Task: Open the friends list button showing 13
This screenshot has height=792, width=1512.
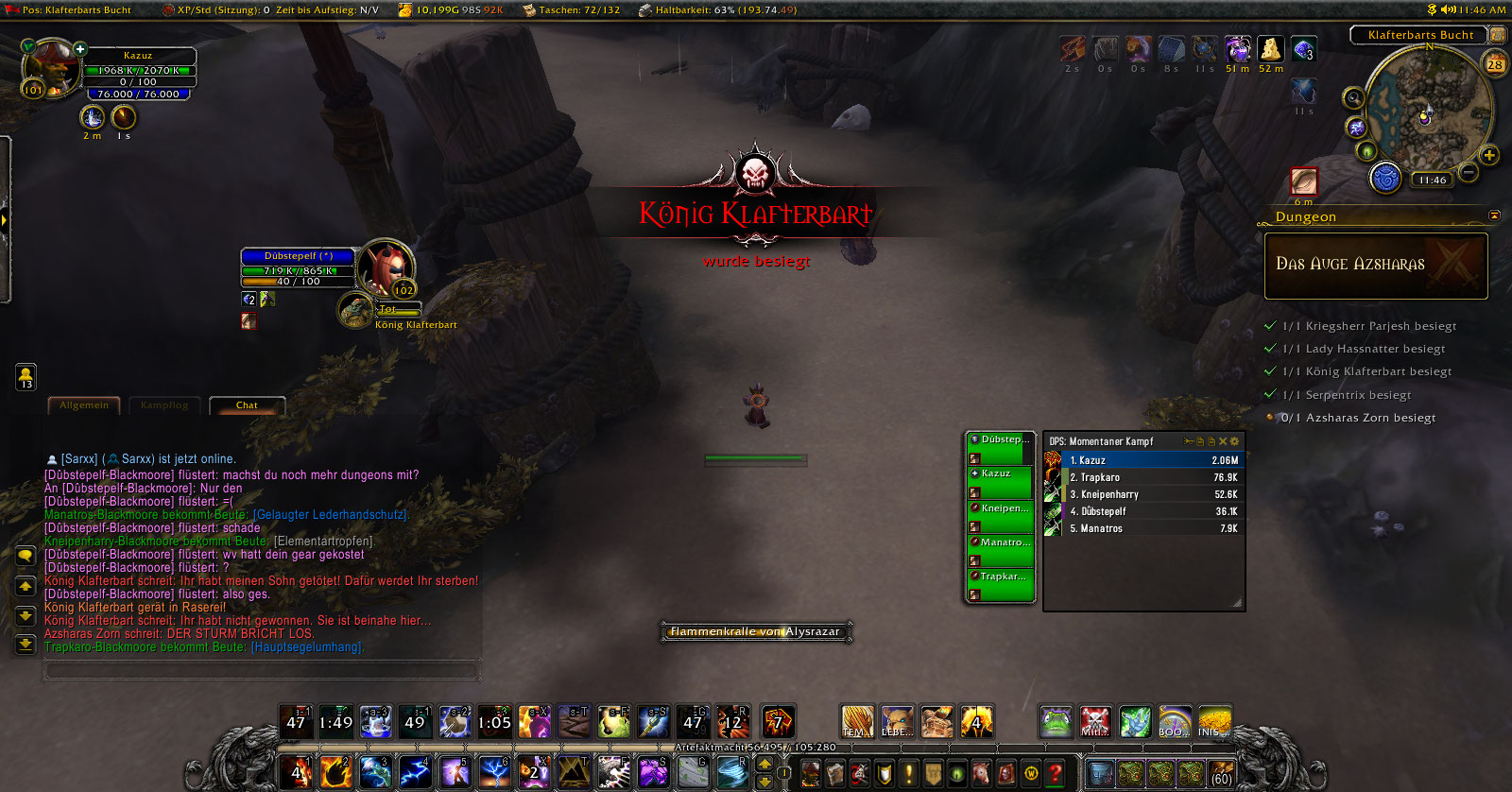Action: tap(26, 377)
